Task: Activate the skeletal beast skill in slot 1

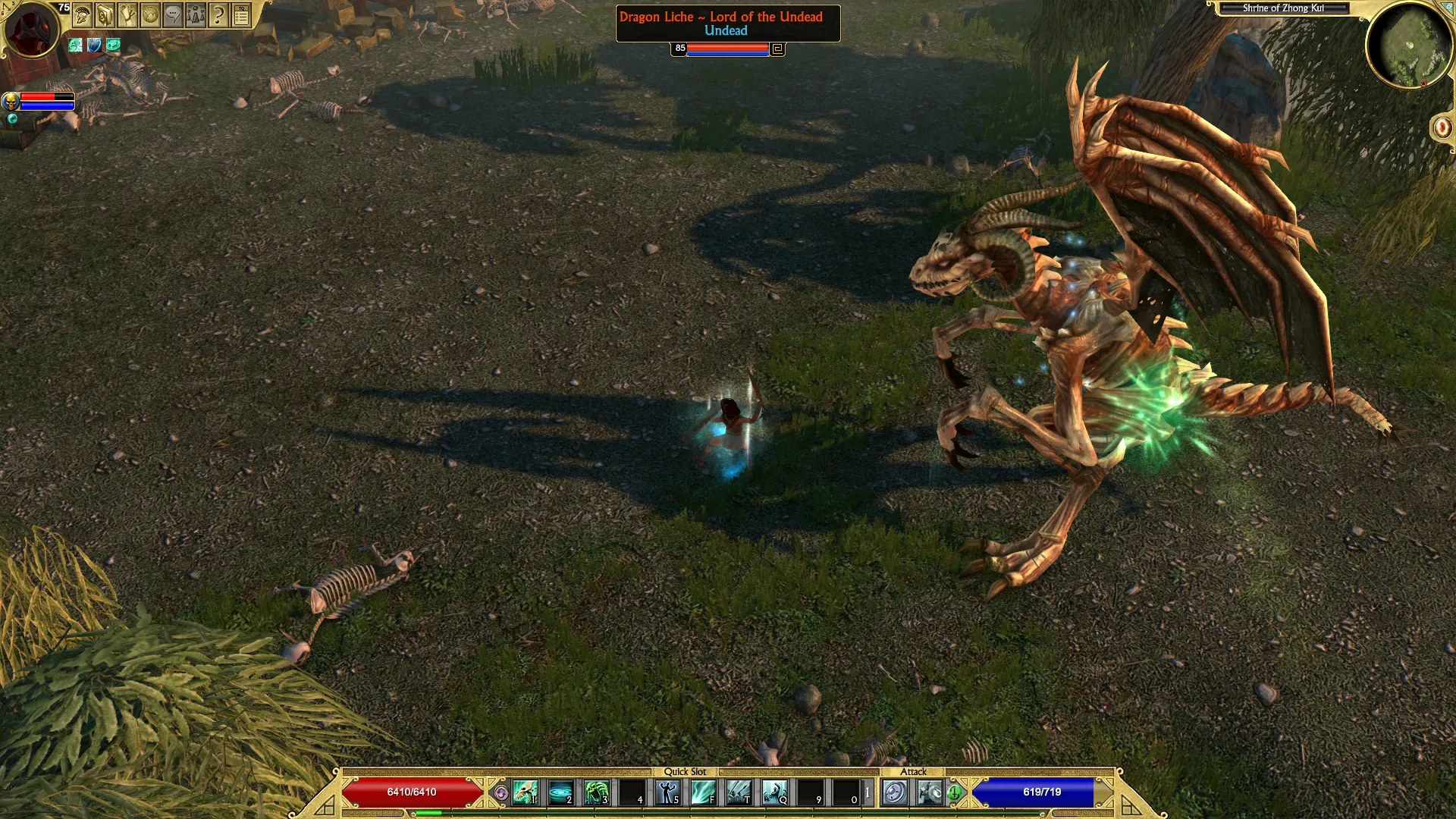Action: (x=525, y=793)
